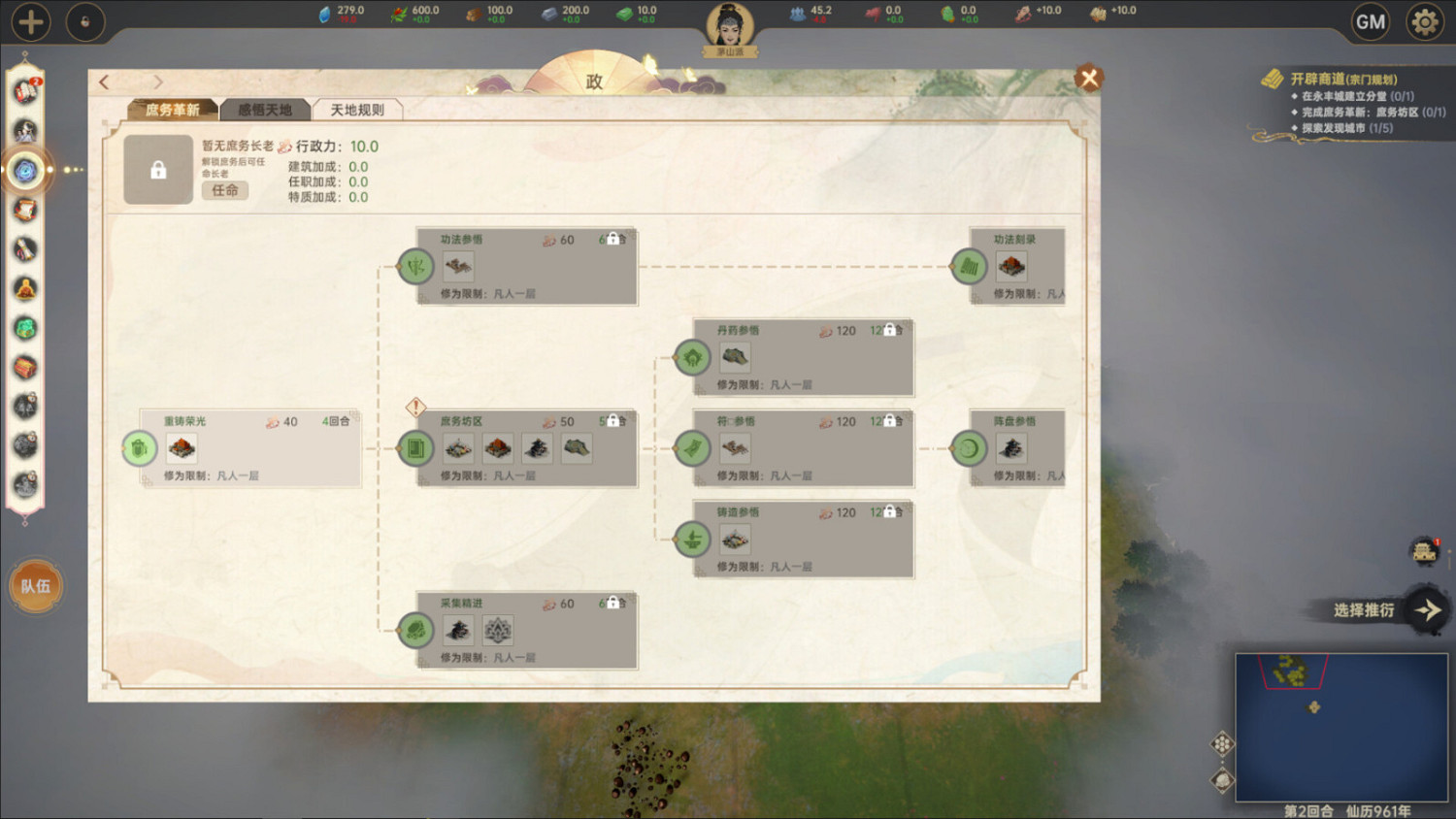Open the settings gear in top right corner
This screenshot has height=819, width=1456.
coord(1423,20)
